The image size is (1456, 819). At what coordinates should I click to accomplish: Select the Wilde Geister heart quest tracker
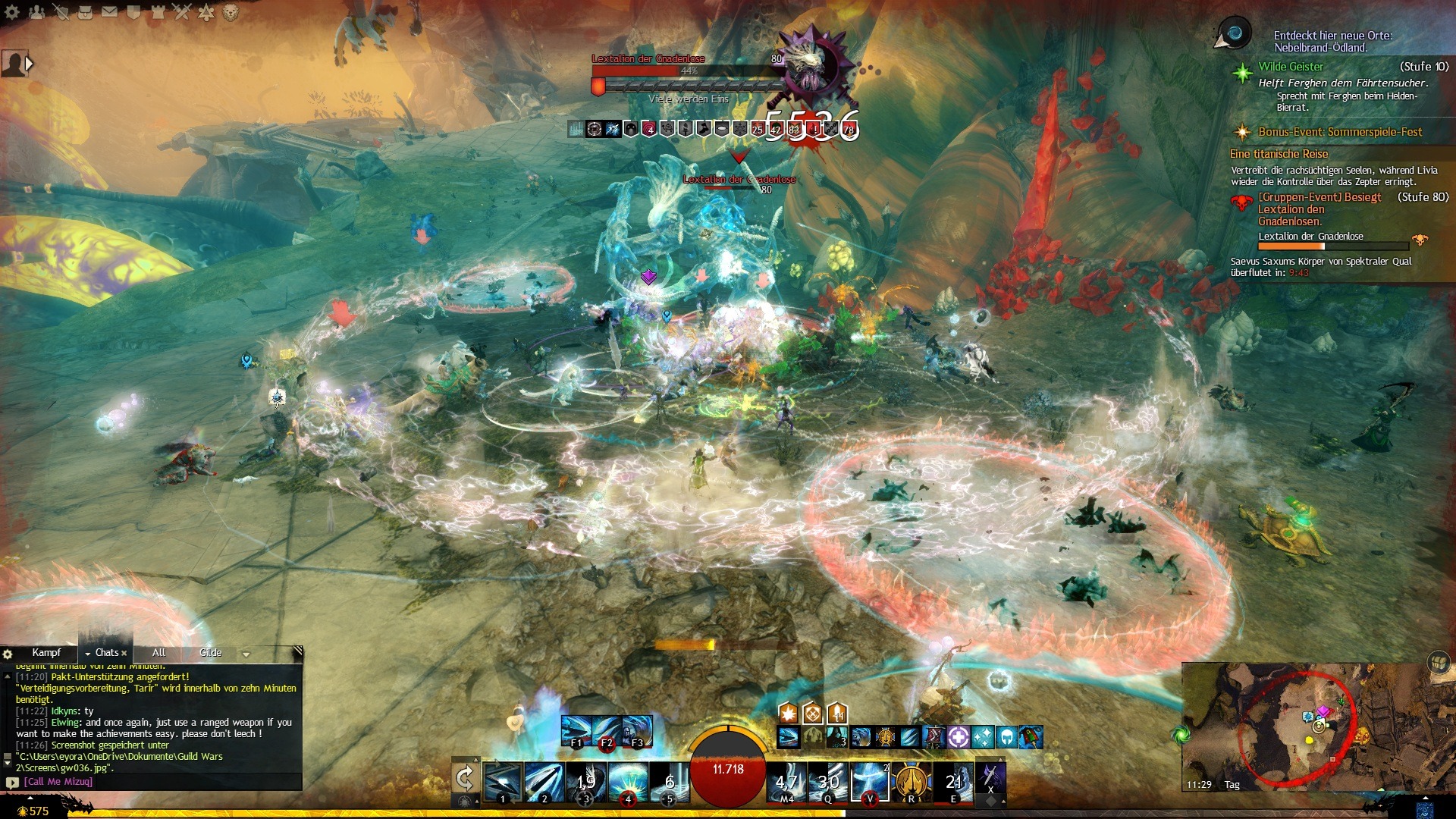(x=1291, y=67)
